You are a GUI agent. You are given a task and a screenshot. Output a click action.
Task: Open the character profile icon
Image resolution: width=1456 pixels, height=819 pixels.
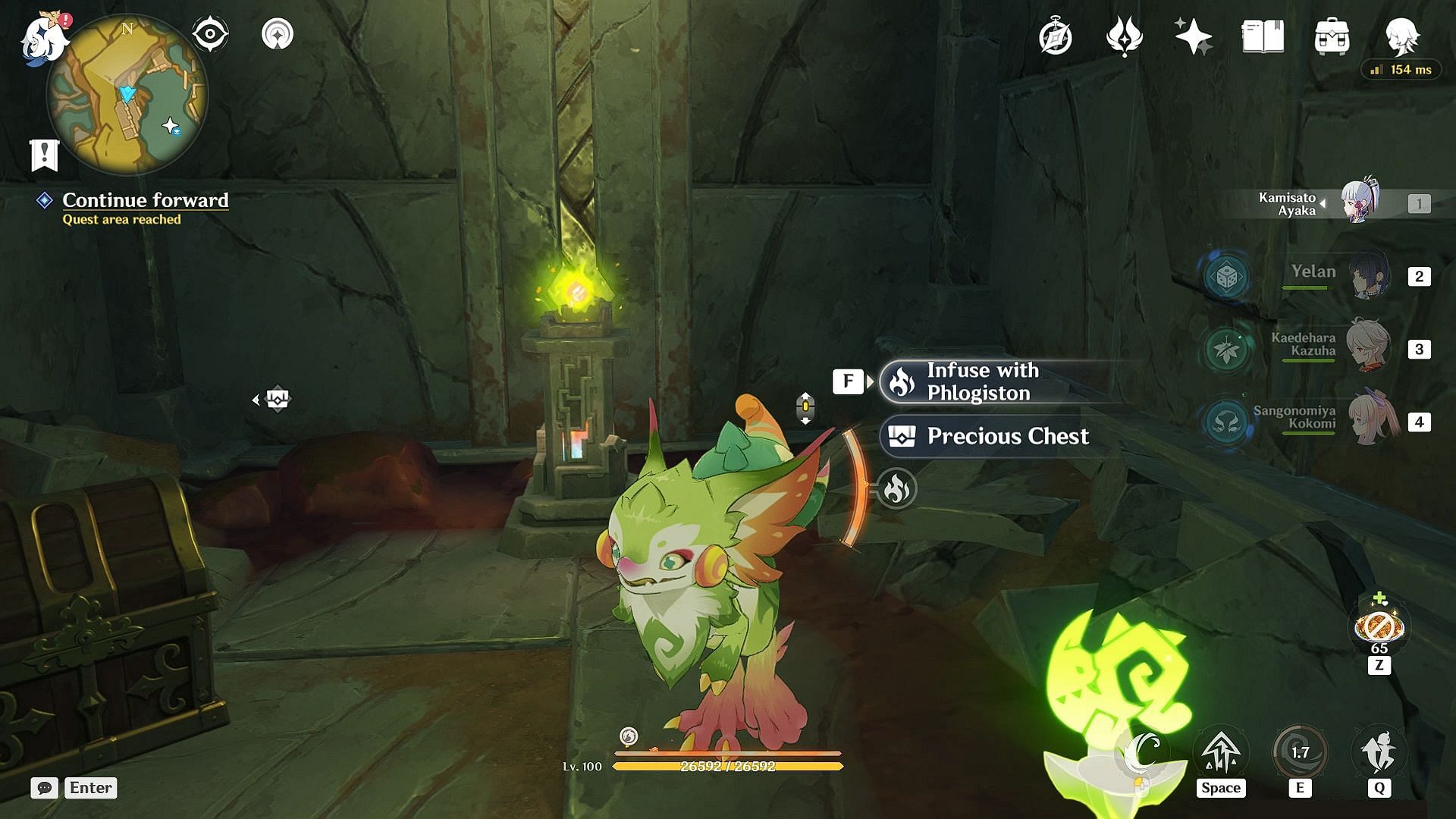coord(1401,36)
